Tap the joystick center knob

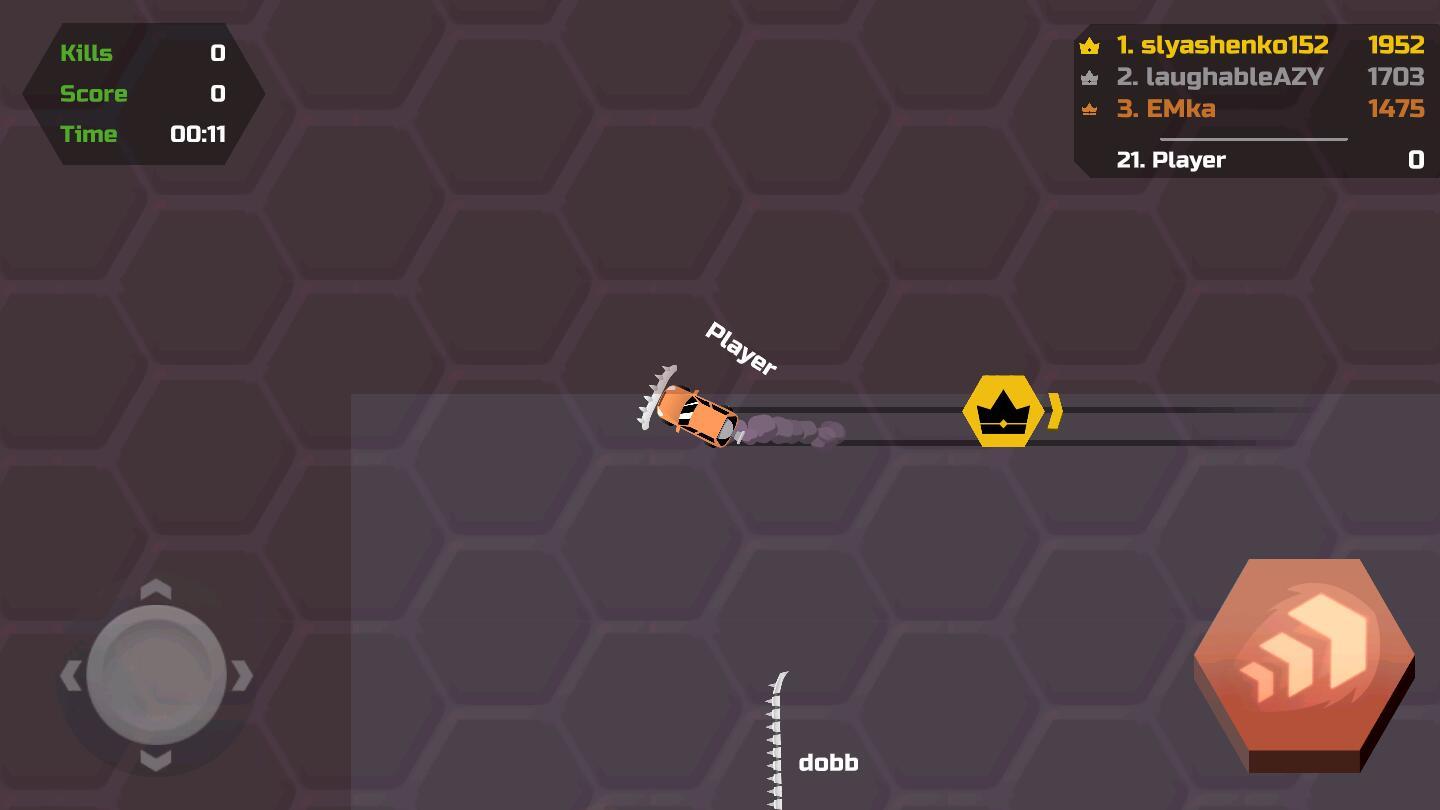(x=155, y=675)
